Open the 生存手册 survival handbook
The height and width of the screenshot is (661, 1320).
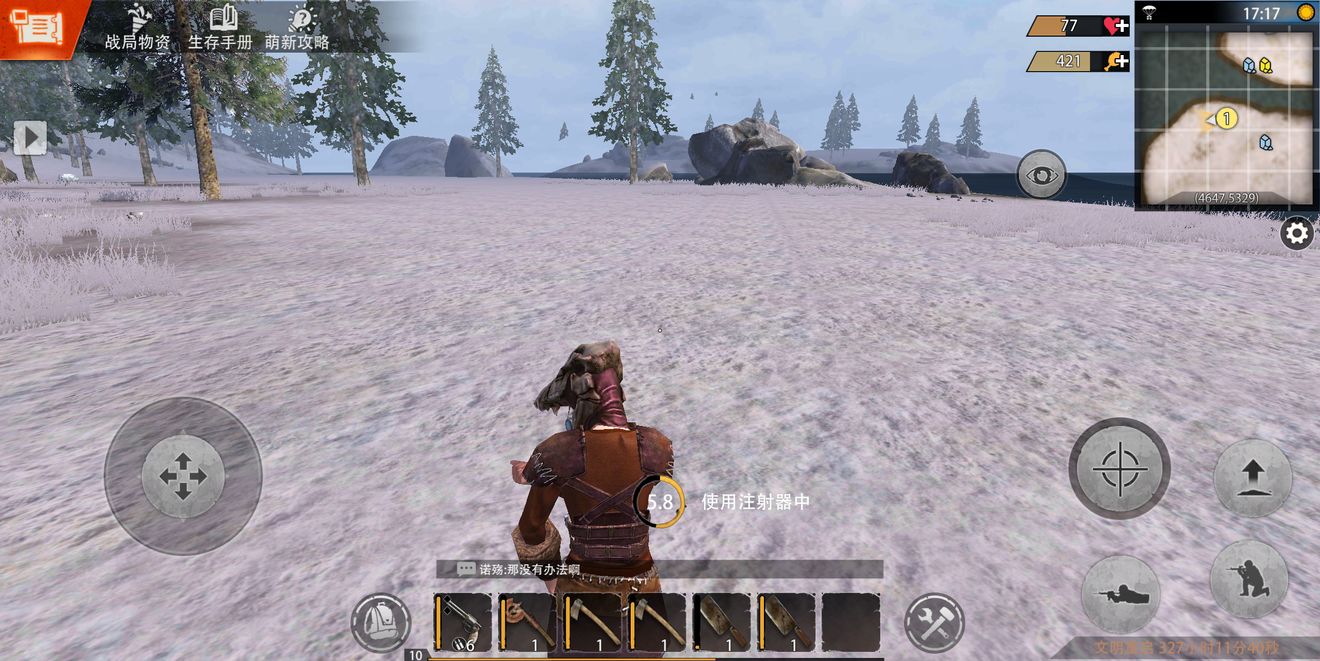(220, 28)
